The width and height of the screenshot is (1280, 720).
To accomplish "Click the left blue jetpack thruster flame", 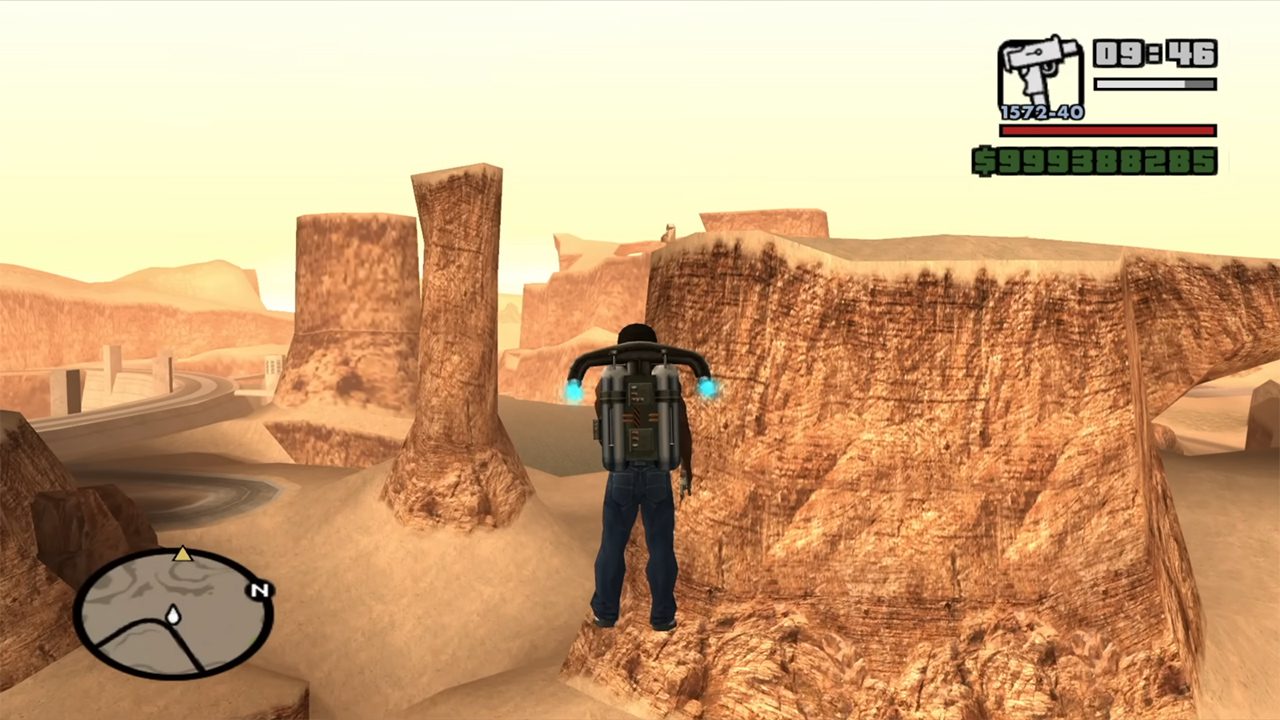I will tap(573, 392).
